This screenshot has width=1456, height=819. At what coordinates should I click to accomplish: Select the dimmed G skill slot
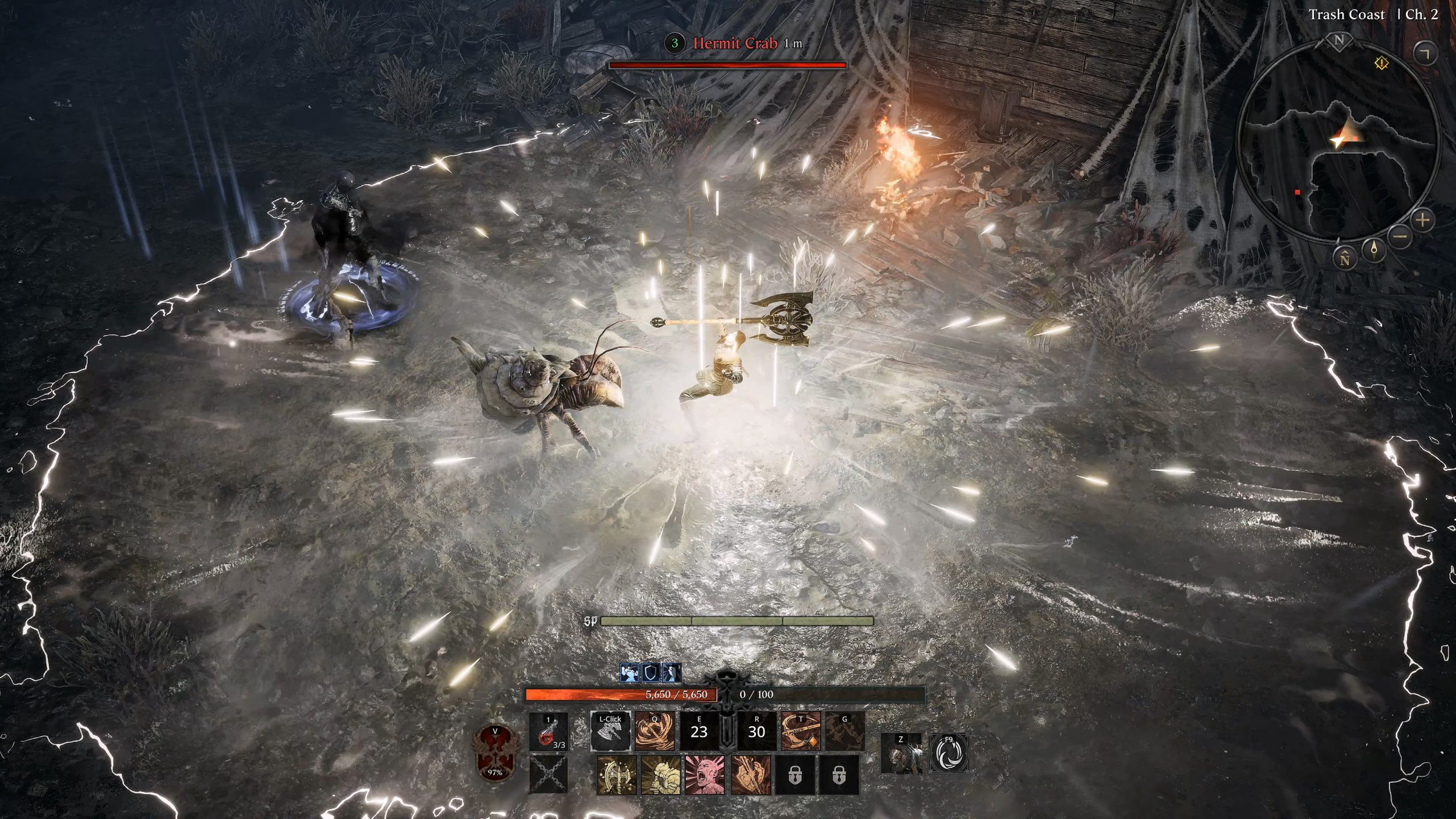(844, 730)
